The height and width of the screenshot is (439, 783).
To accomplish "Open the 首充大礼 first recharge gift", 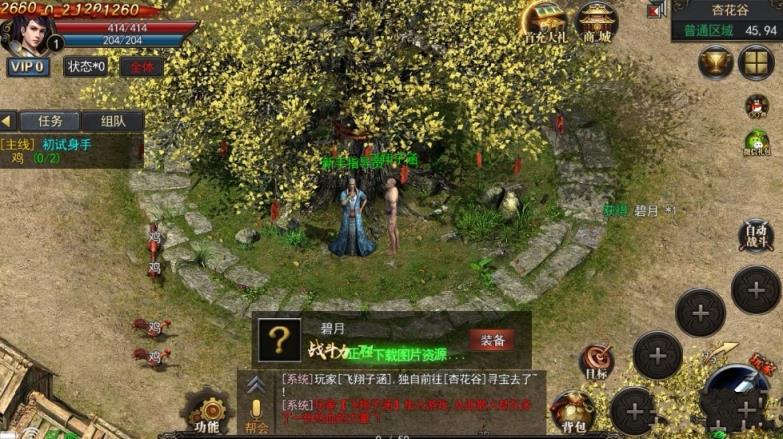I will pos(545,22).
